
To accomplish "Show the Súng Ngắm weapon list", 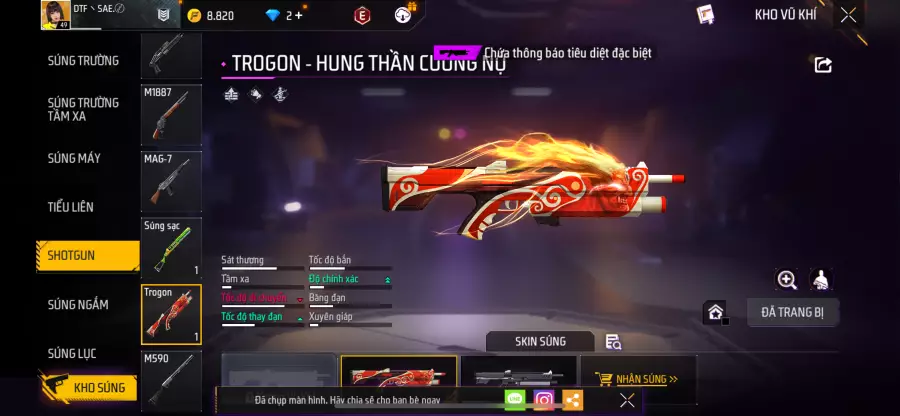I will pos(78,304).
